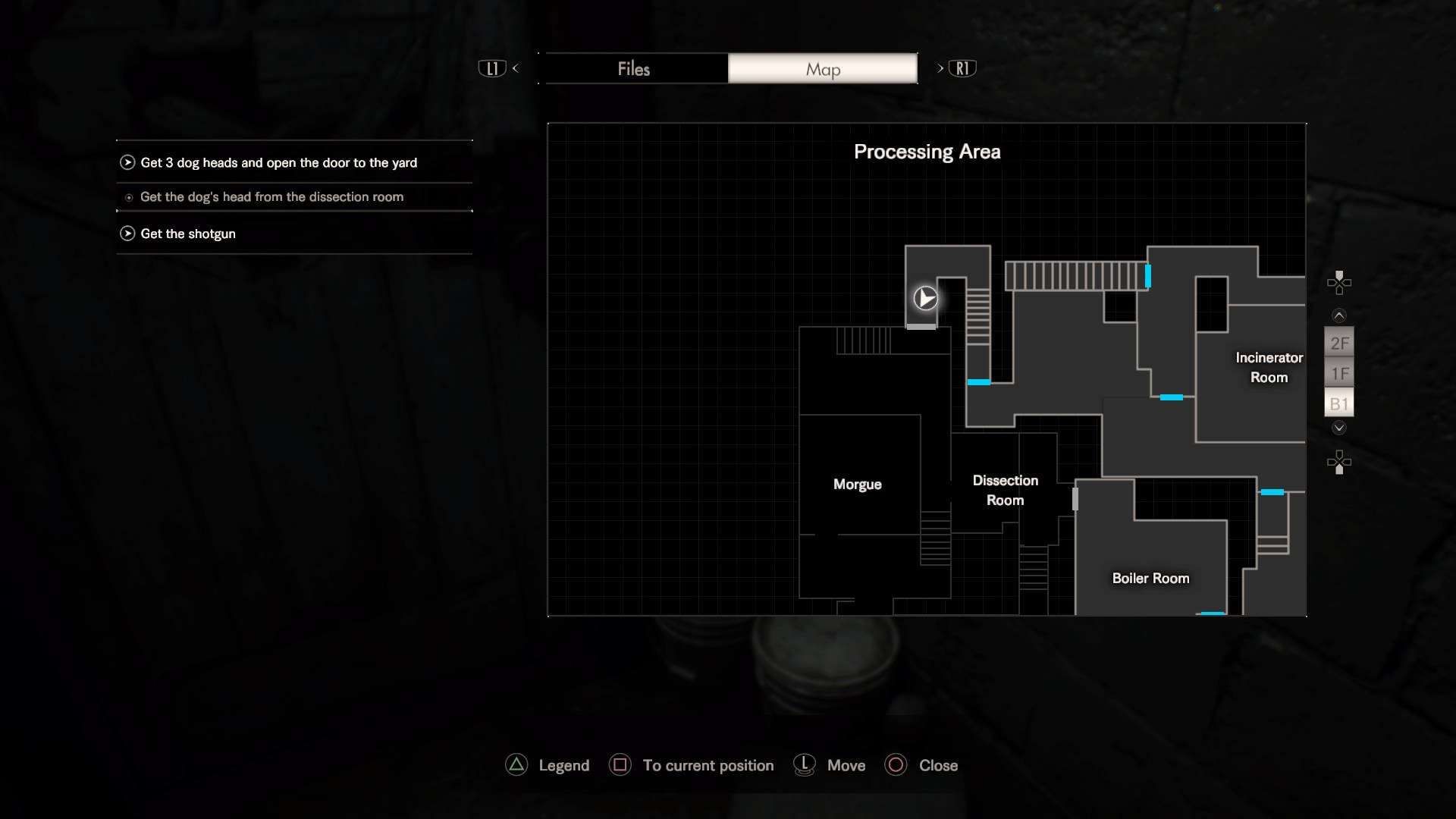
Task: Show the 2F floor map
Action: [1339, 344]
